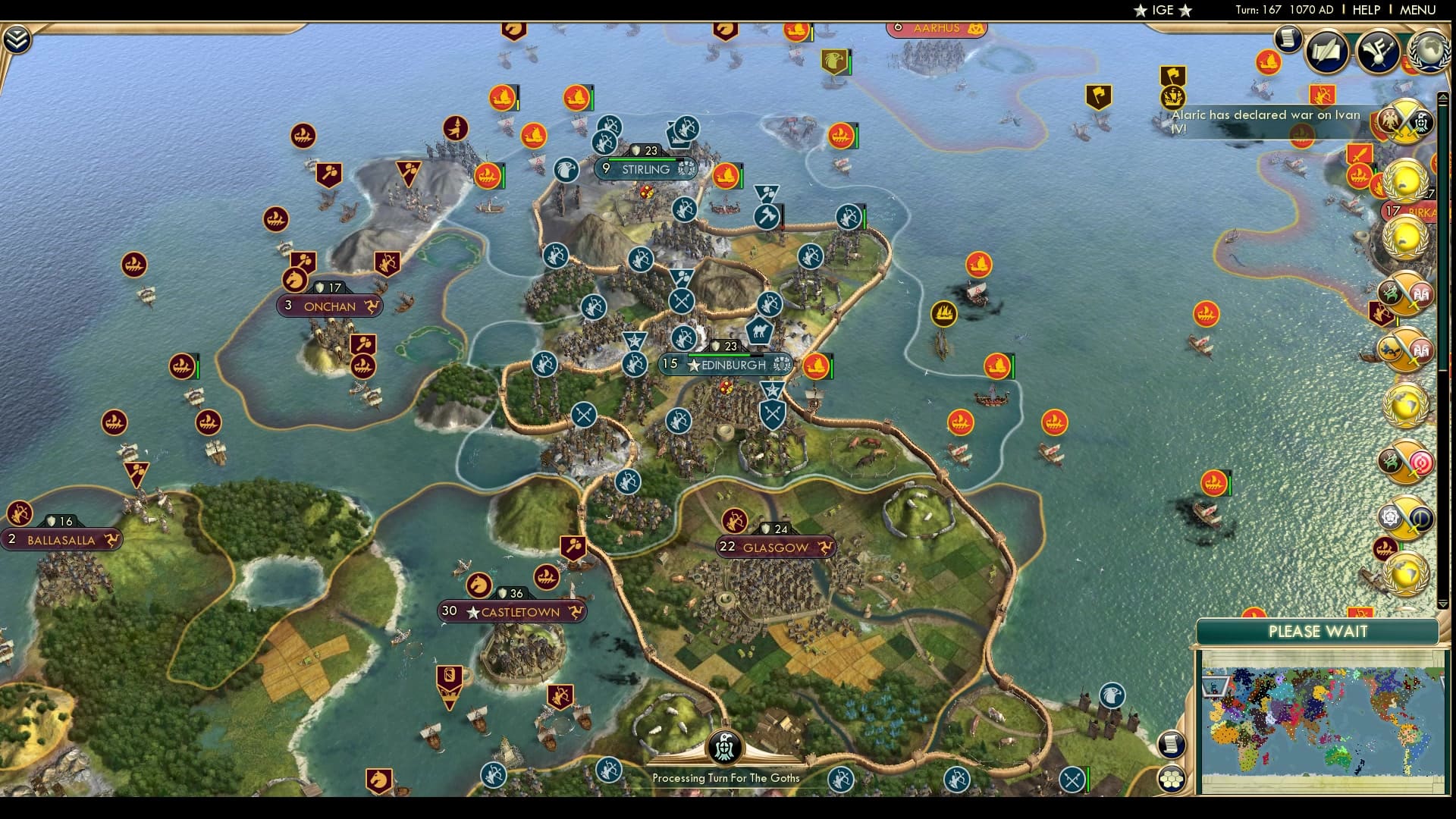Click the Goths eagle turn-processing icon
The image size is (1456, 819).
tap(724, 747)
